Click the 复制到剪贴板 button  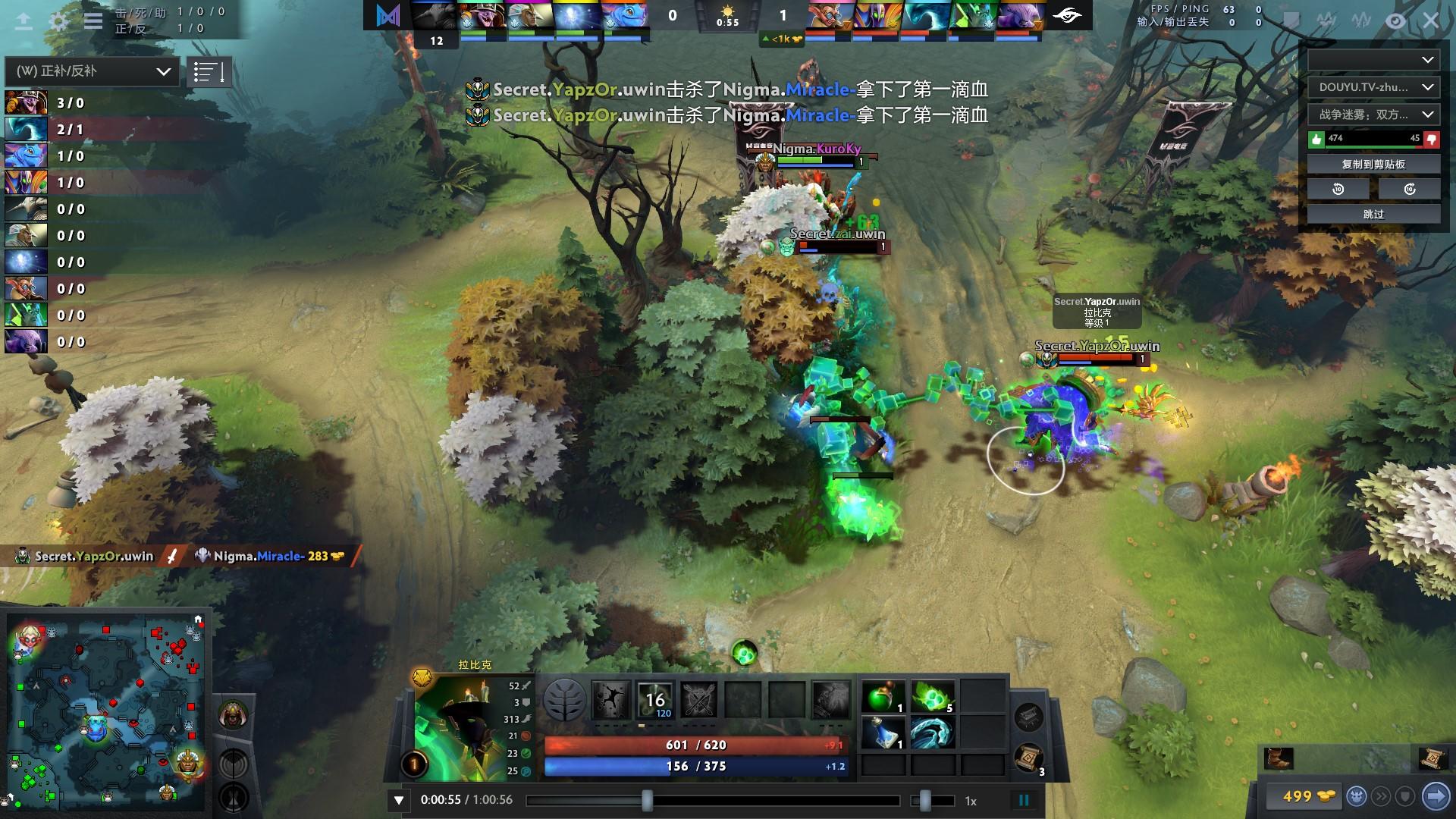[x=1373, y=164]
